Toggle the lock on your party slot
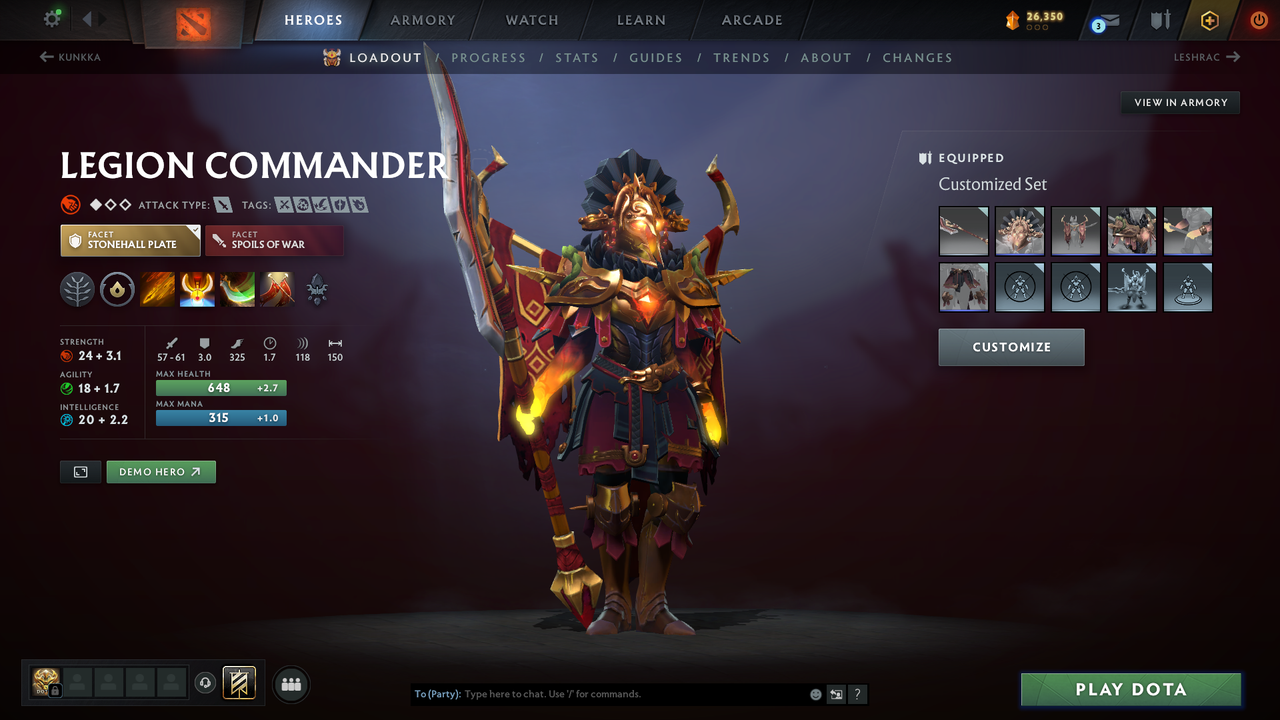 (x=55, y=690)
